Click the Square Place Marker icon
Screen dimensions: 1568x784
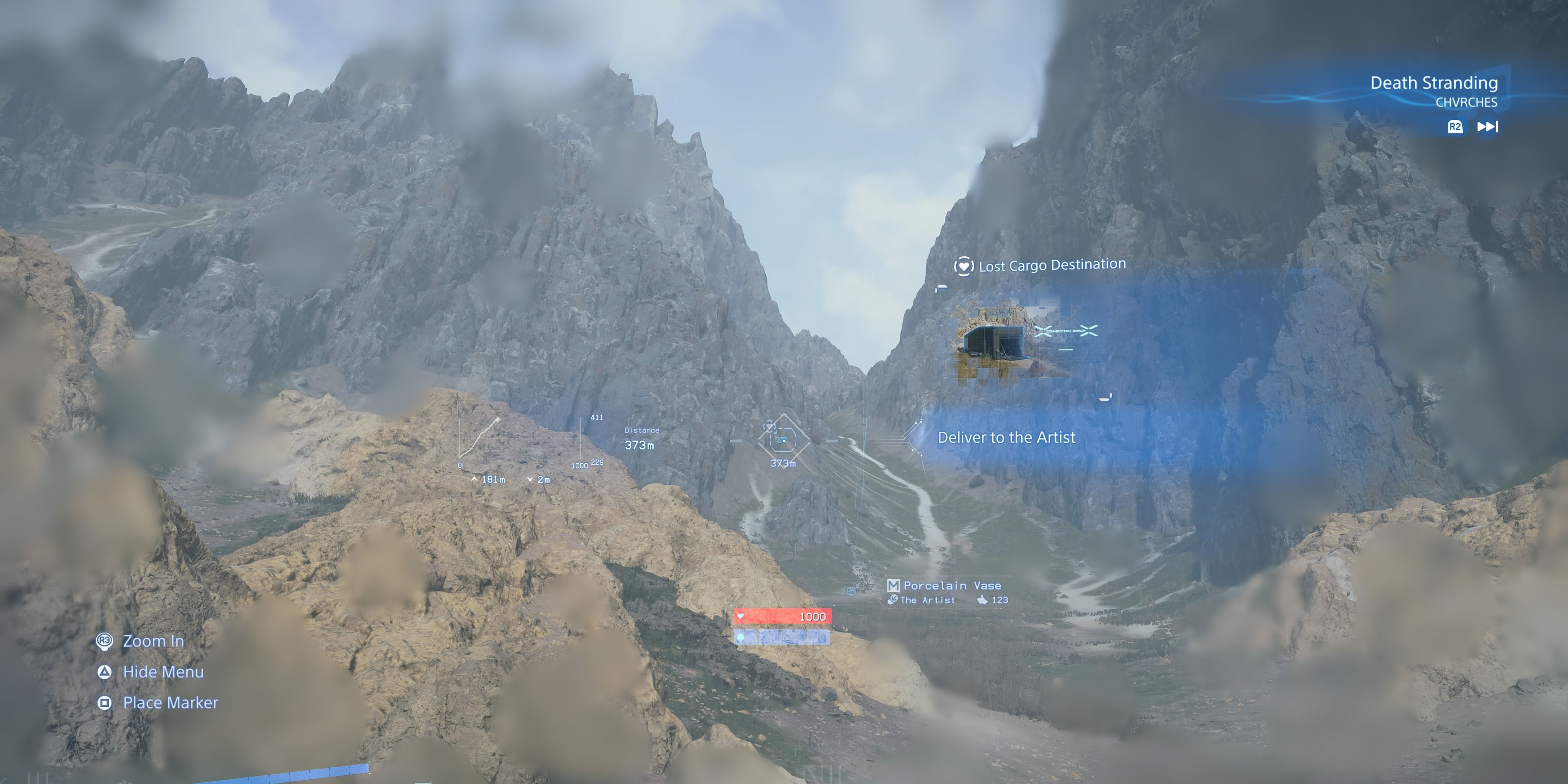coord(105,703)
